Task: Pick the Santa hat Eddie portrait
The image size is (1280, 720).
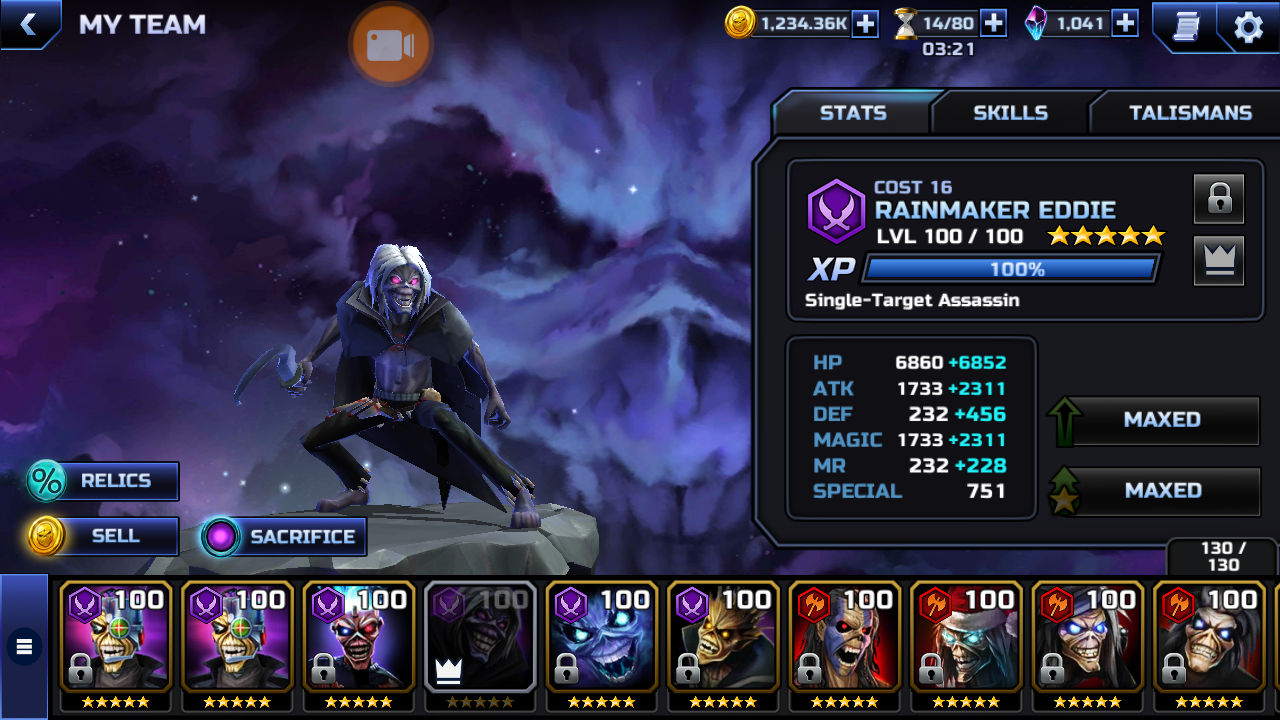Action: point(966,637)
